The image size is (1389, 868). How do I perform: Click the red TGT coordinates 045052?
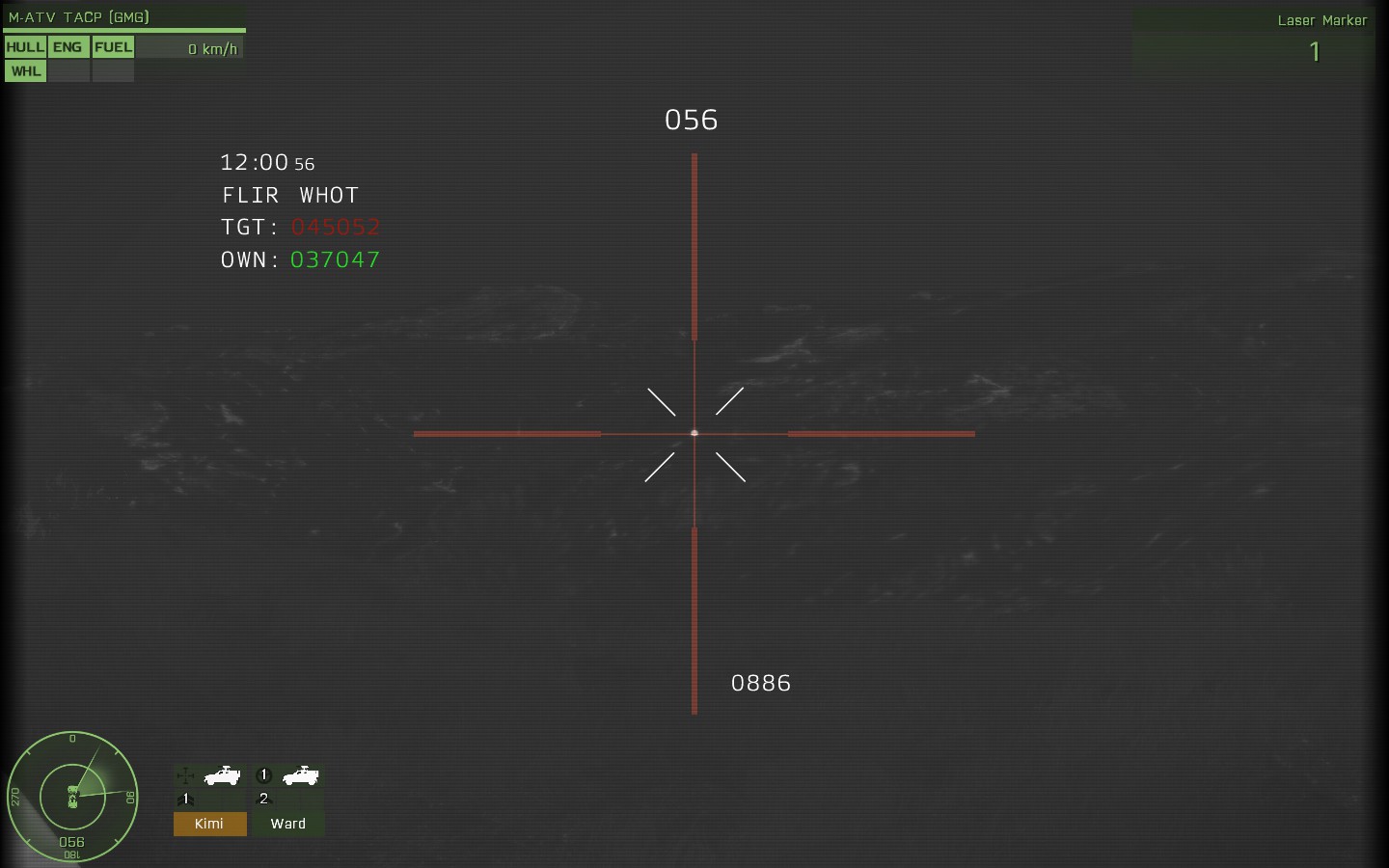click(x=335, y=227)
